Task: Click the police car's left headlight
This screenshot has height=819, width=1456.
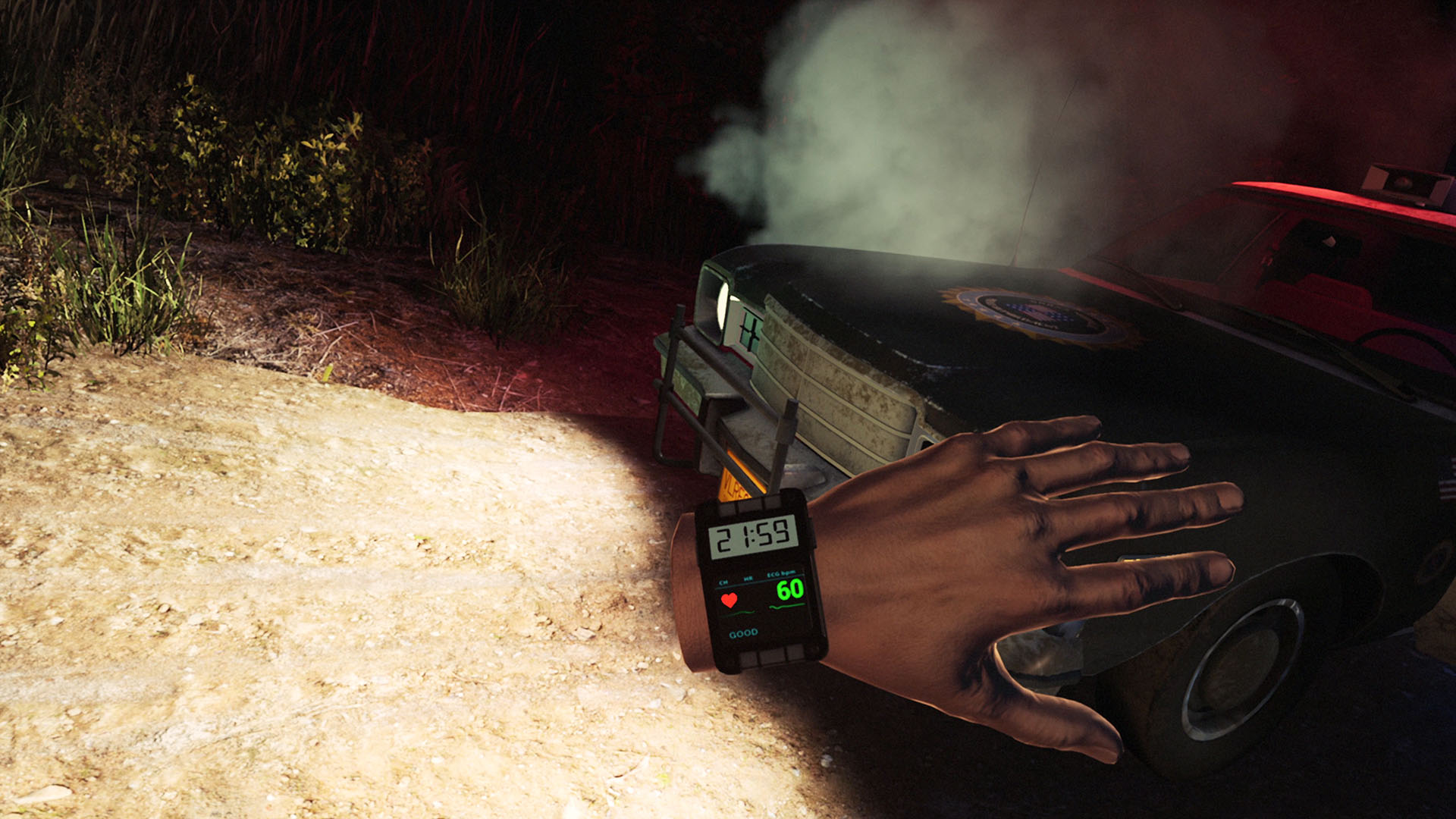Action: point(720,309)
